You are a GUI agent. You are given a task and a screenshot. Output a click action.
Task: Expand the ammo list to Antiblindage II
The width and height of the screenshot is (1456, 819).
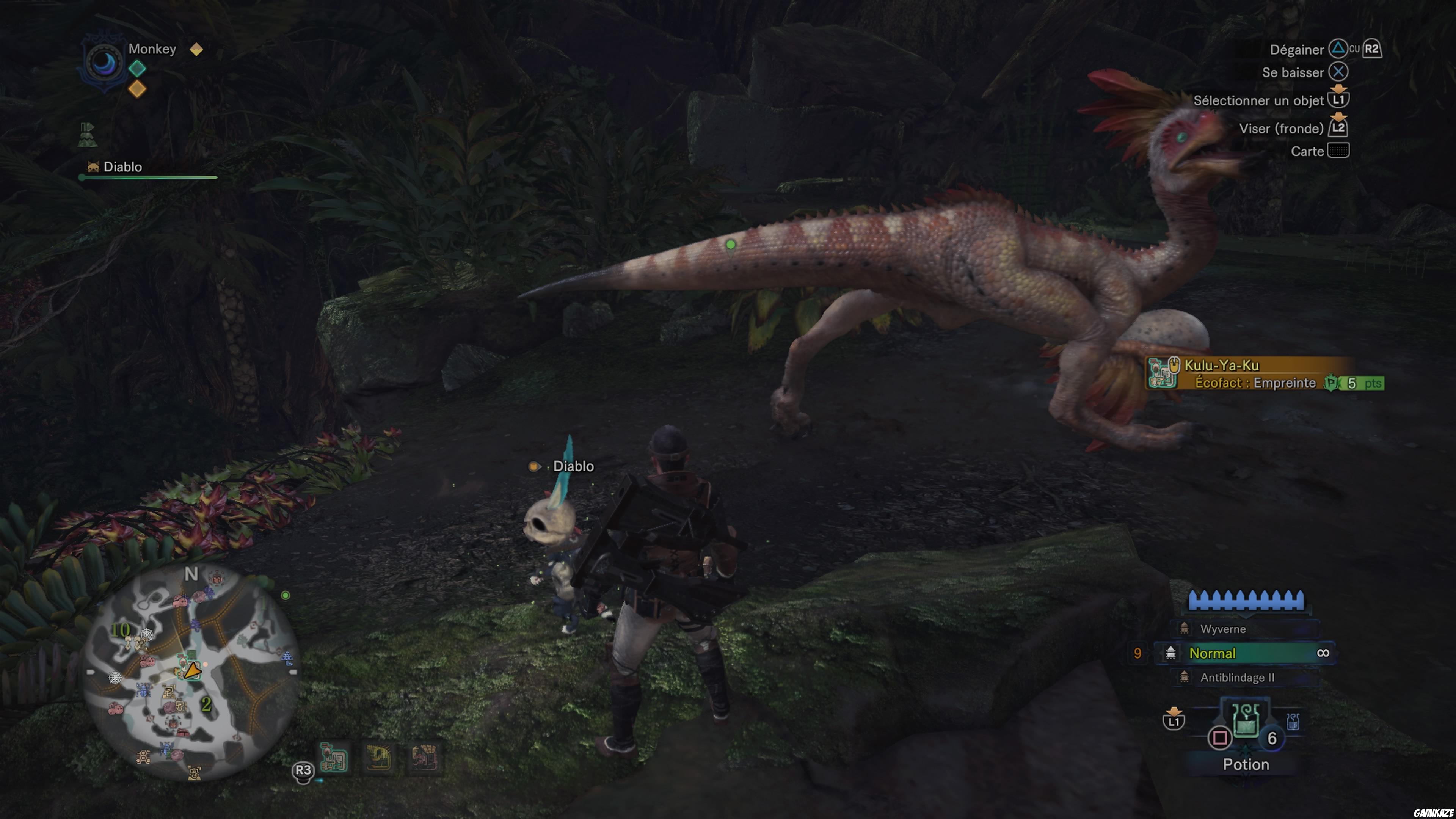[x=1237, y=678]
